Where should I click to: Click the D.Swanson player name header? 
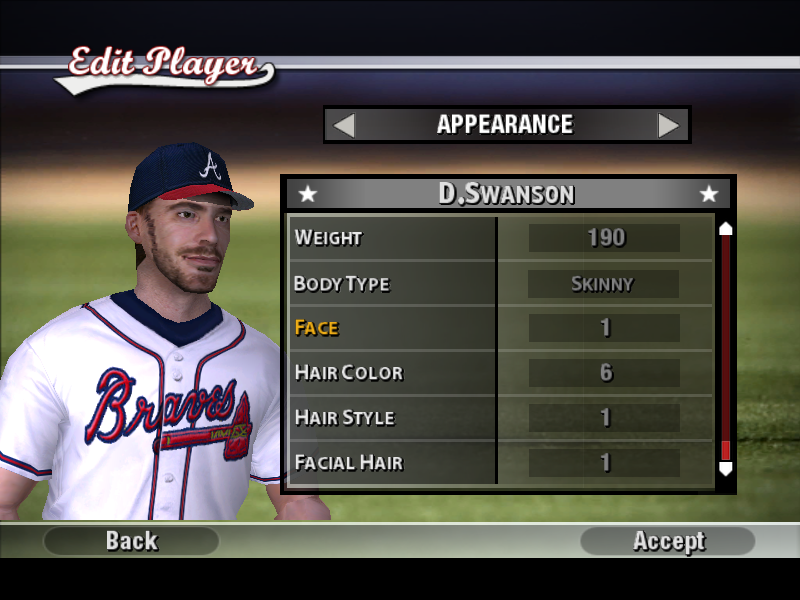click(506, 193)
